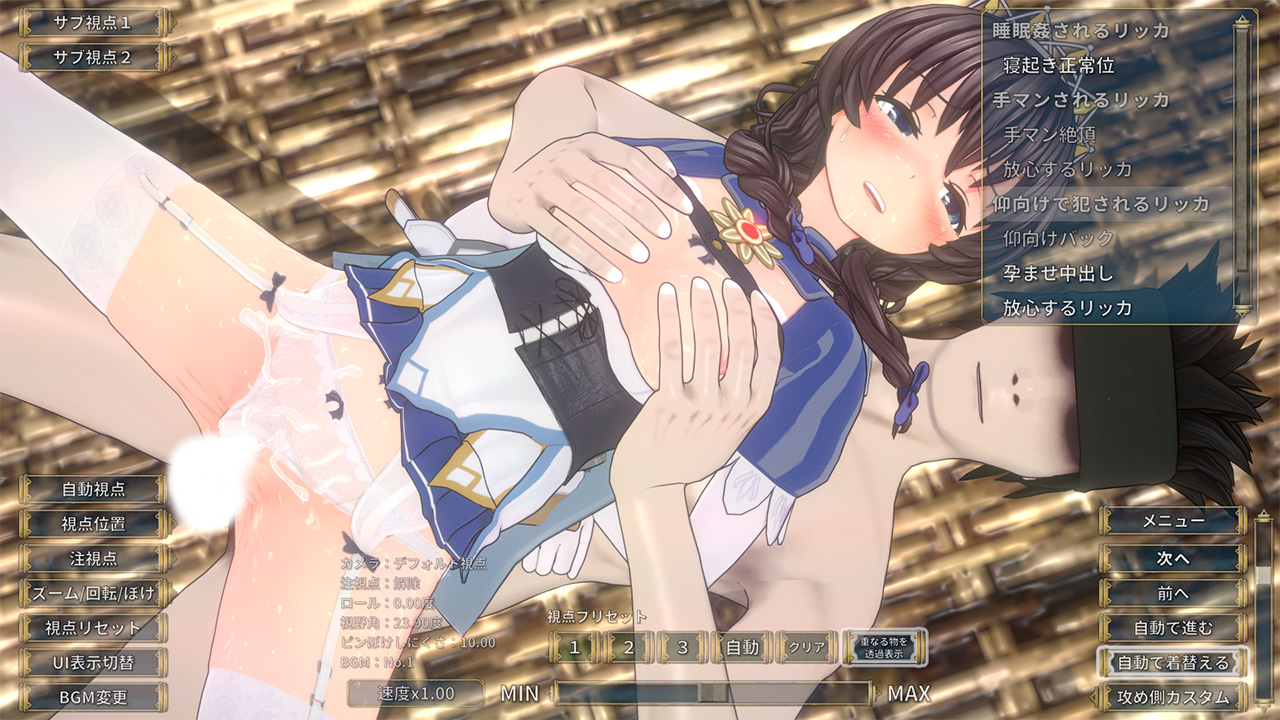Image resolution: width=1280 pixels, height=720 pixels.
Task: Open the メニュー menu
Action: click(1173, 520)
